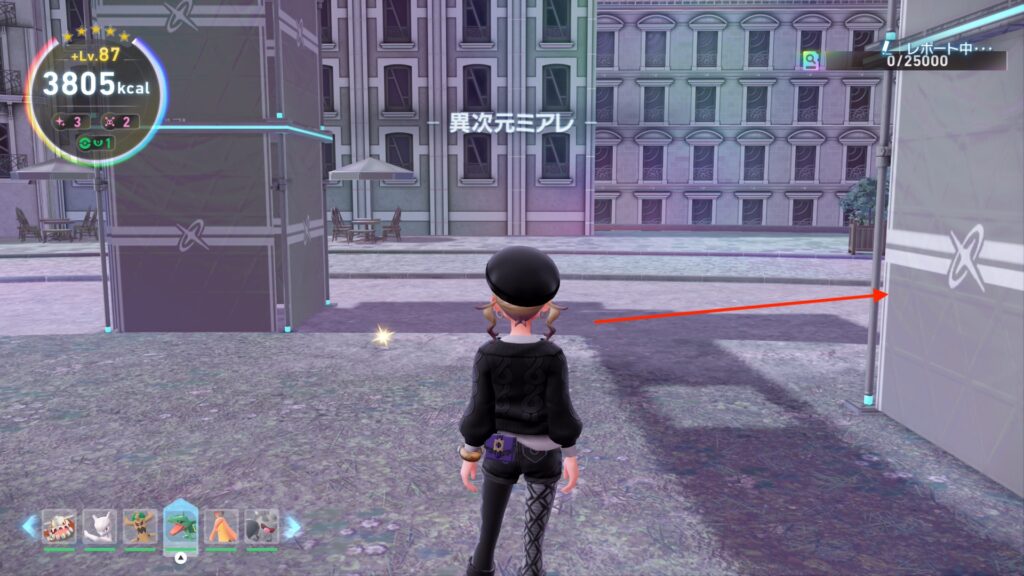
Task: Select the orange Pokémon party slot
Action: tap(221, 526)
